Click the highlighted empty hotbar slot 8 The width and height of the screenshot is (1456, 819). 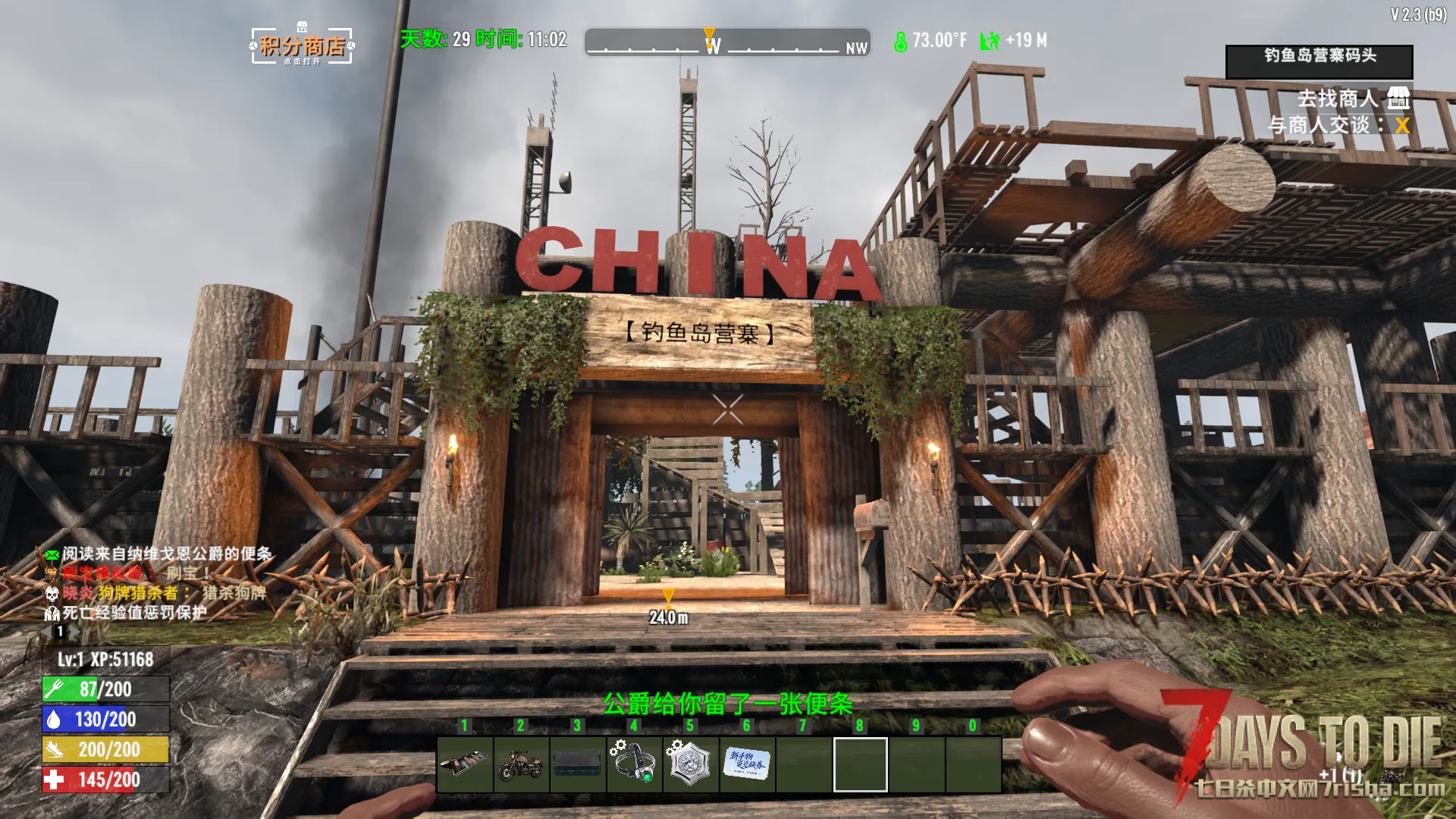click(860, 764)
